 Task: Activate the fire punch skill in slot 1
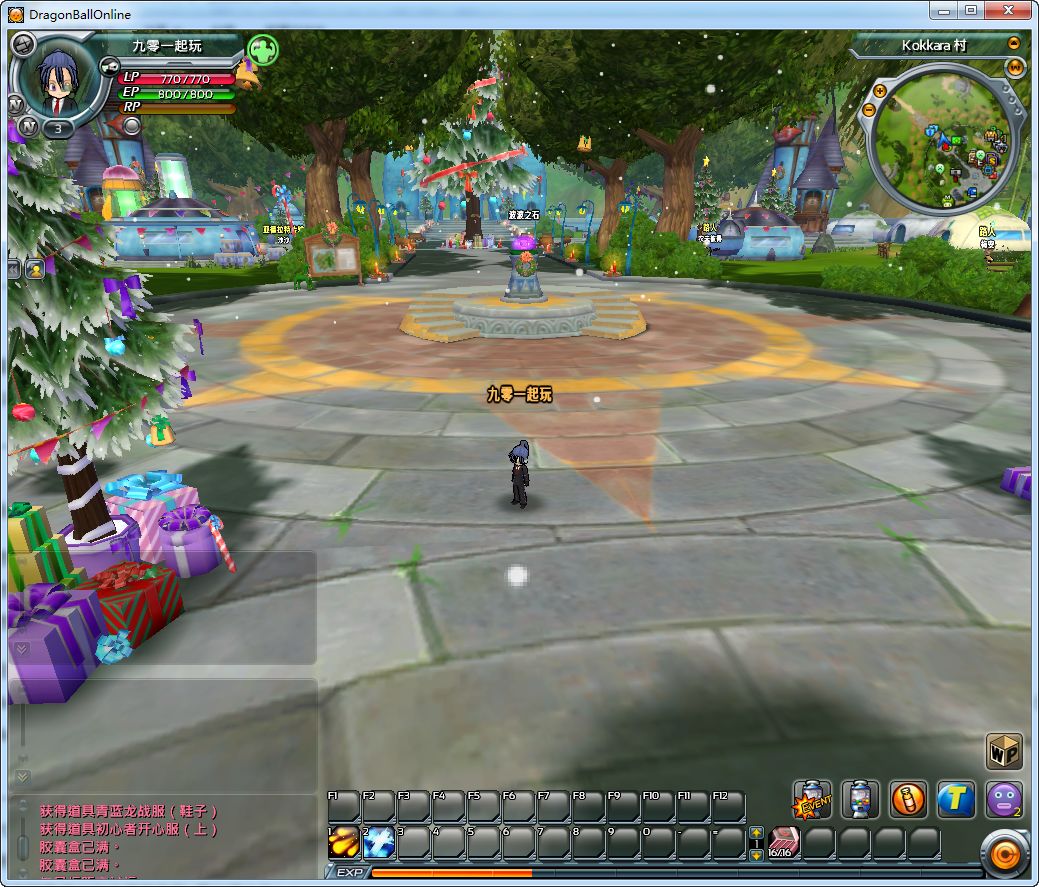[344, 843]
